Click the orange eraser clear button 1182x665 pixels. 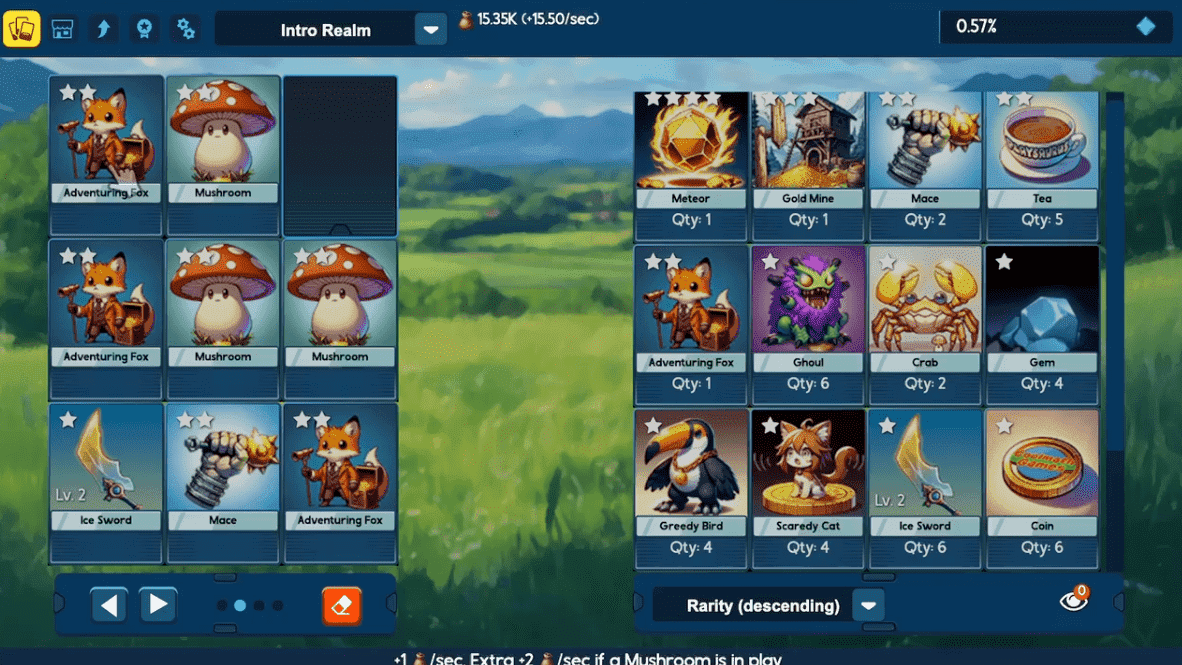point(342,605)
